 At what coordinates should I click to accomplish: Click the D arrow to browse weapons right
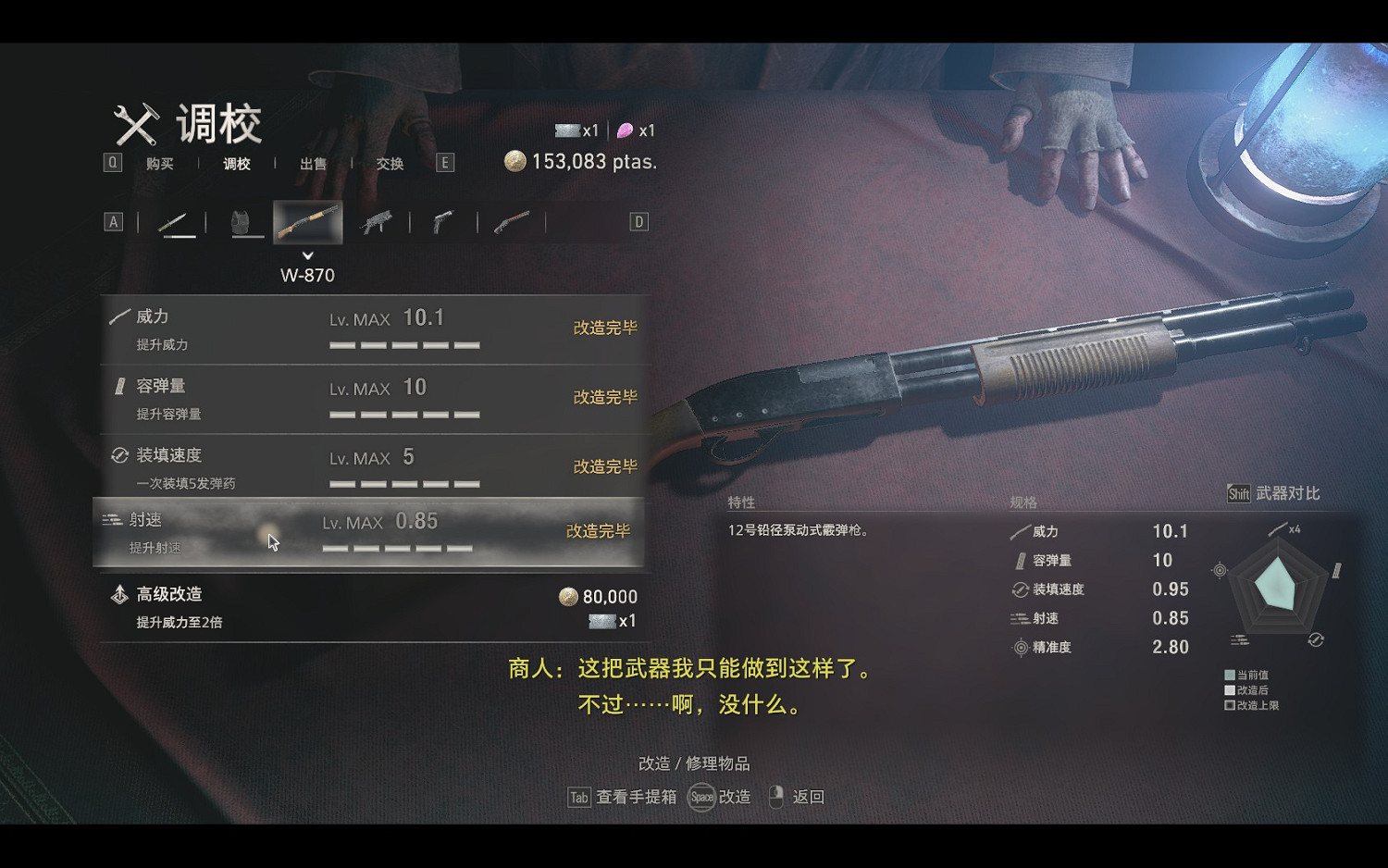pyautogui.click(x=637, y=221)
